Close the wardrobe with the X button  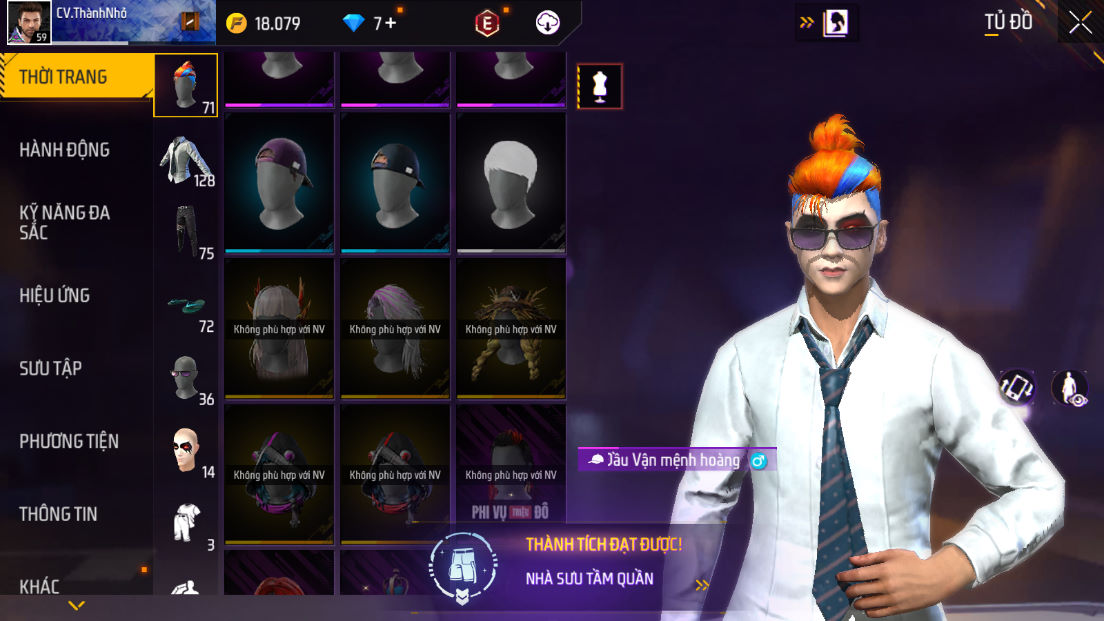1080,23
